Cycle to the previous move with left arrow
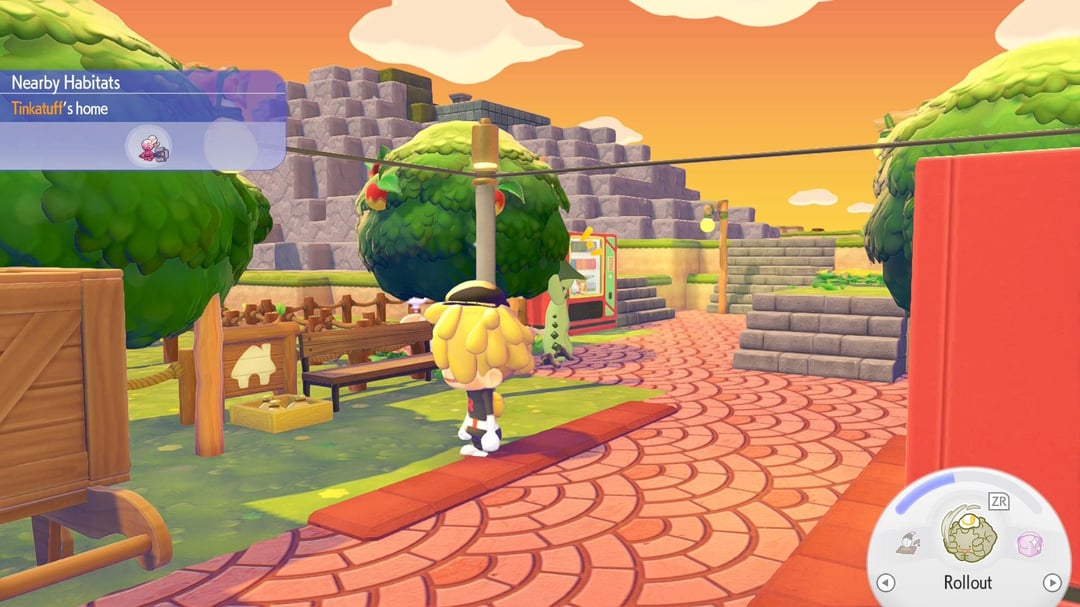This screenshot has width=1080, height=607. (884, 583)
